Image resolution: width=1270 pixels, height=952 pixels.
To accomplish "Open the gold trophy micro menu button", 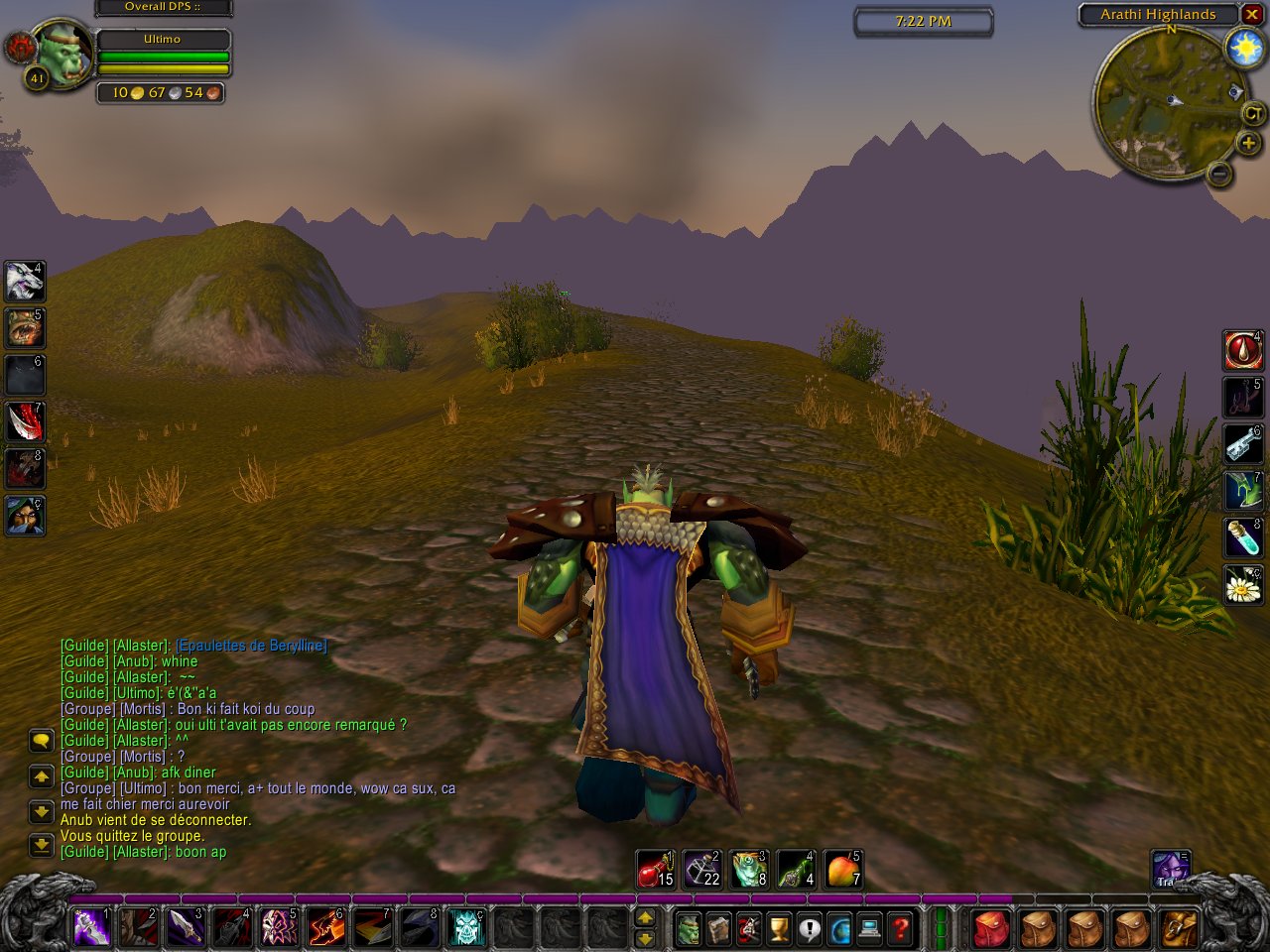I will click(780, 929).
